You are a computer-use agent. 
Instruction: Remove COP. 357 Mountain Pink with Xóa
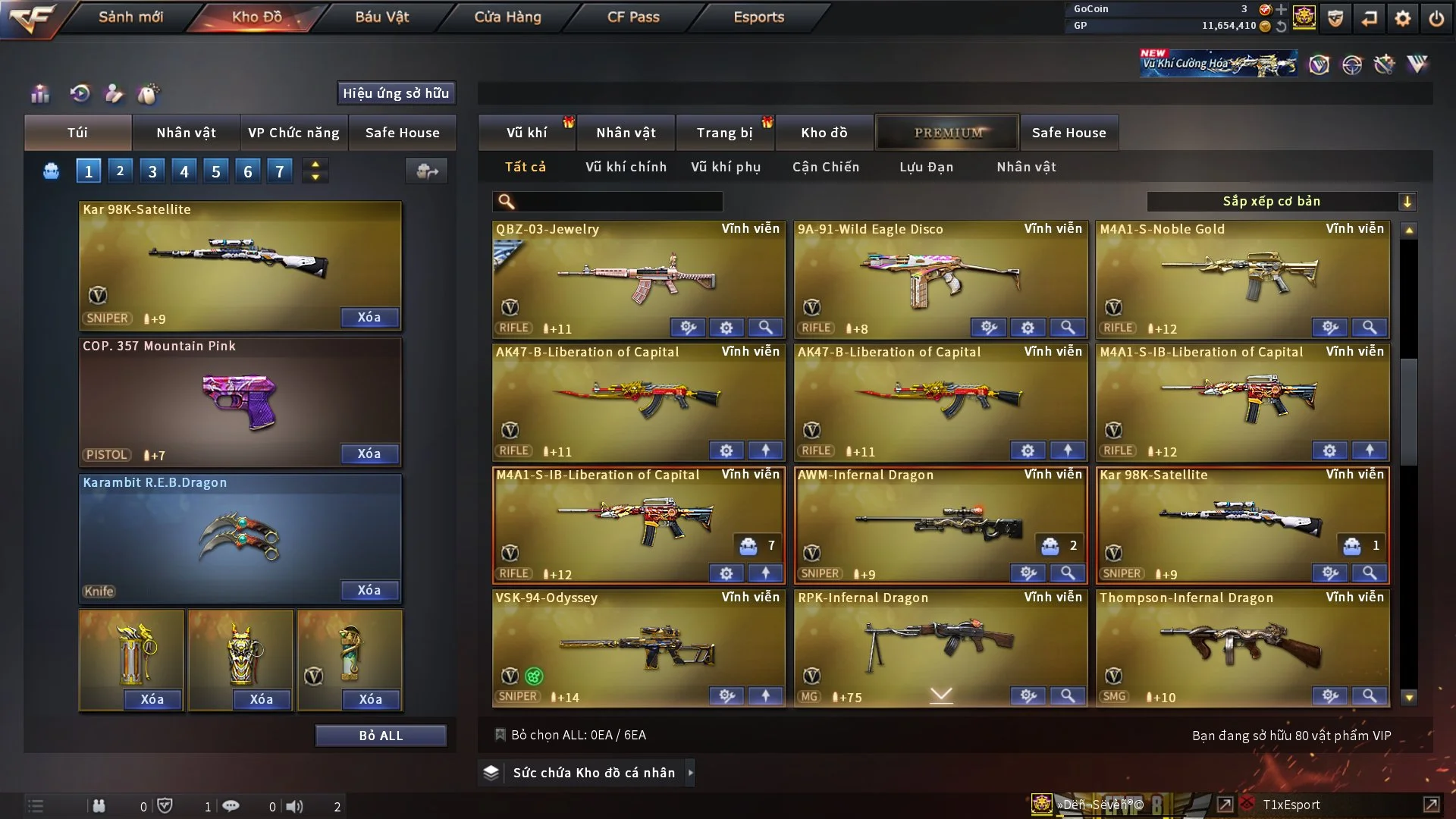click(369, 453)
